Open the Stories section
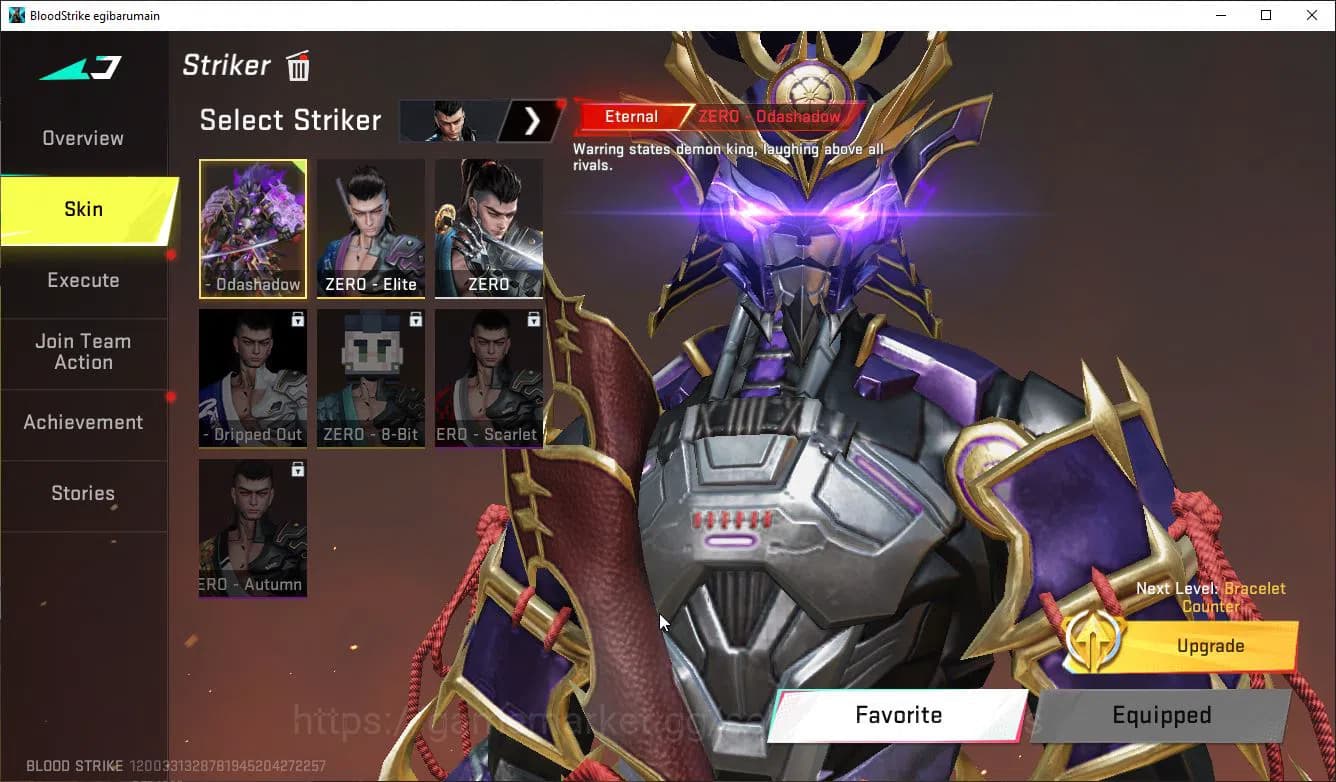The image size is (1336, 782). click(x=83, y=493)
